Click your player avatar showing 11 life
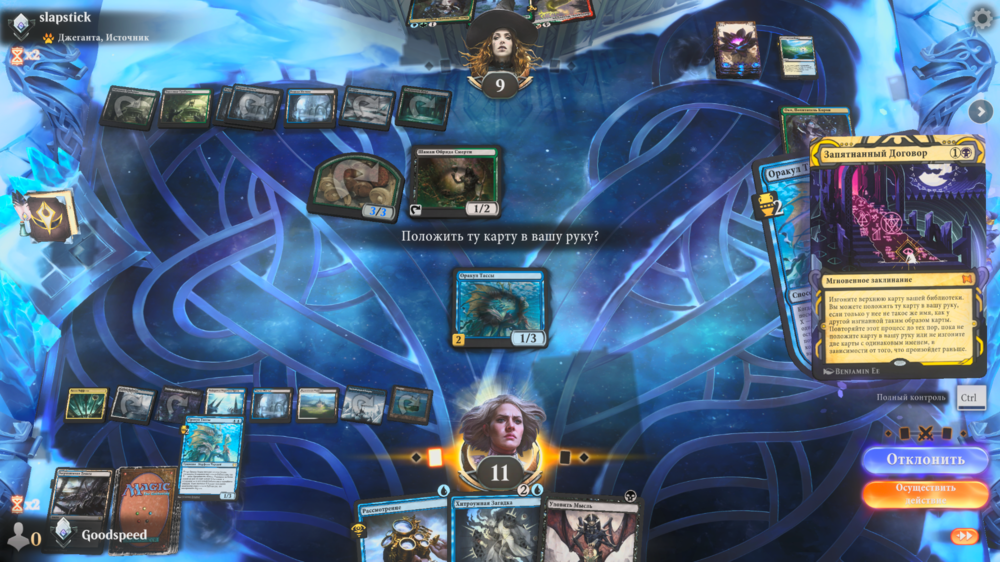The image size is (1000, 562). click(500, 440)
